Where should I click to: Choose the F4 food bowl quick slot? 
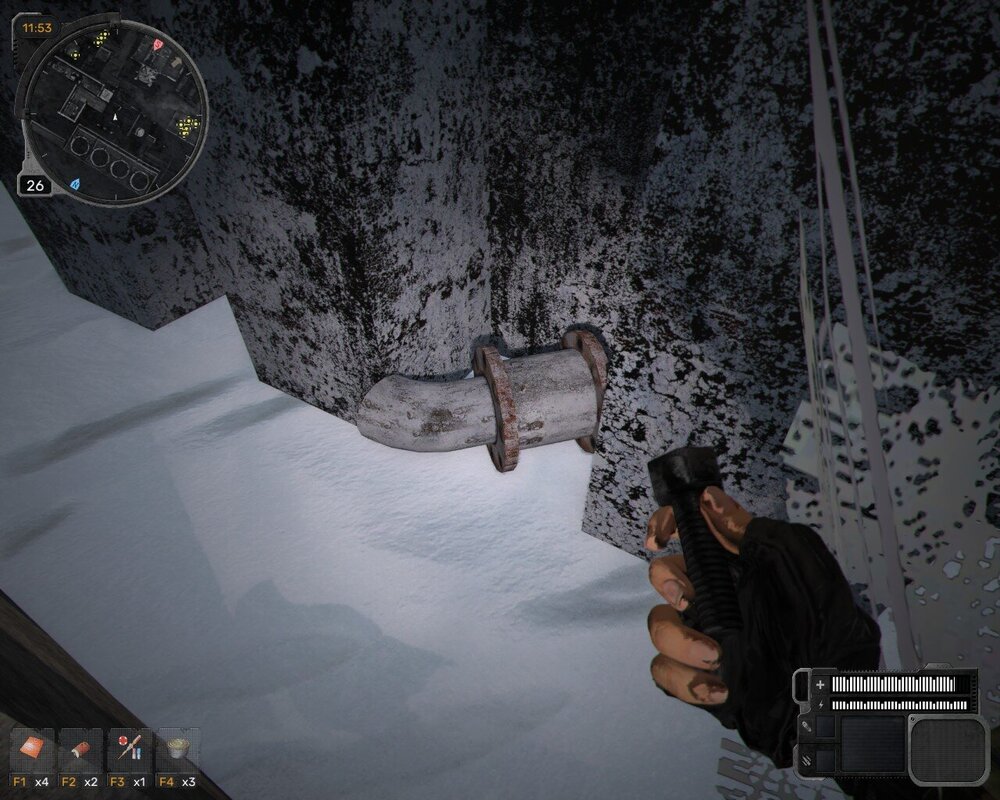178,750
